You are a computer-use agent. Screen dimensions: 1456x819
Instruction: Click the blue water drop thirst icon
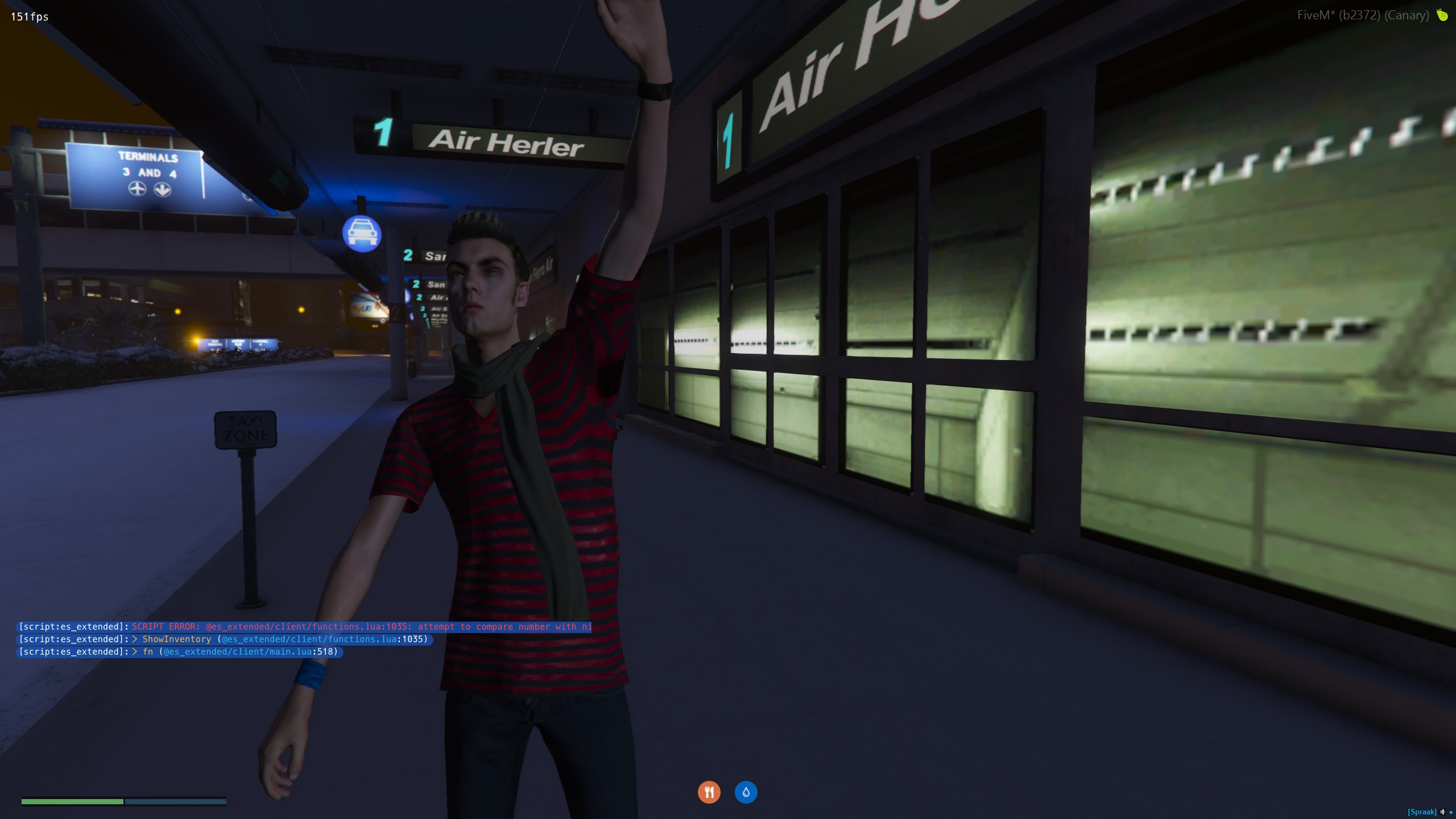(746, 792)
